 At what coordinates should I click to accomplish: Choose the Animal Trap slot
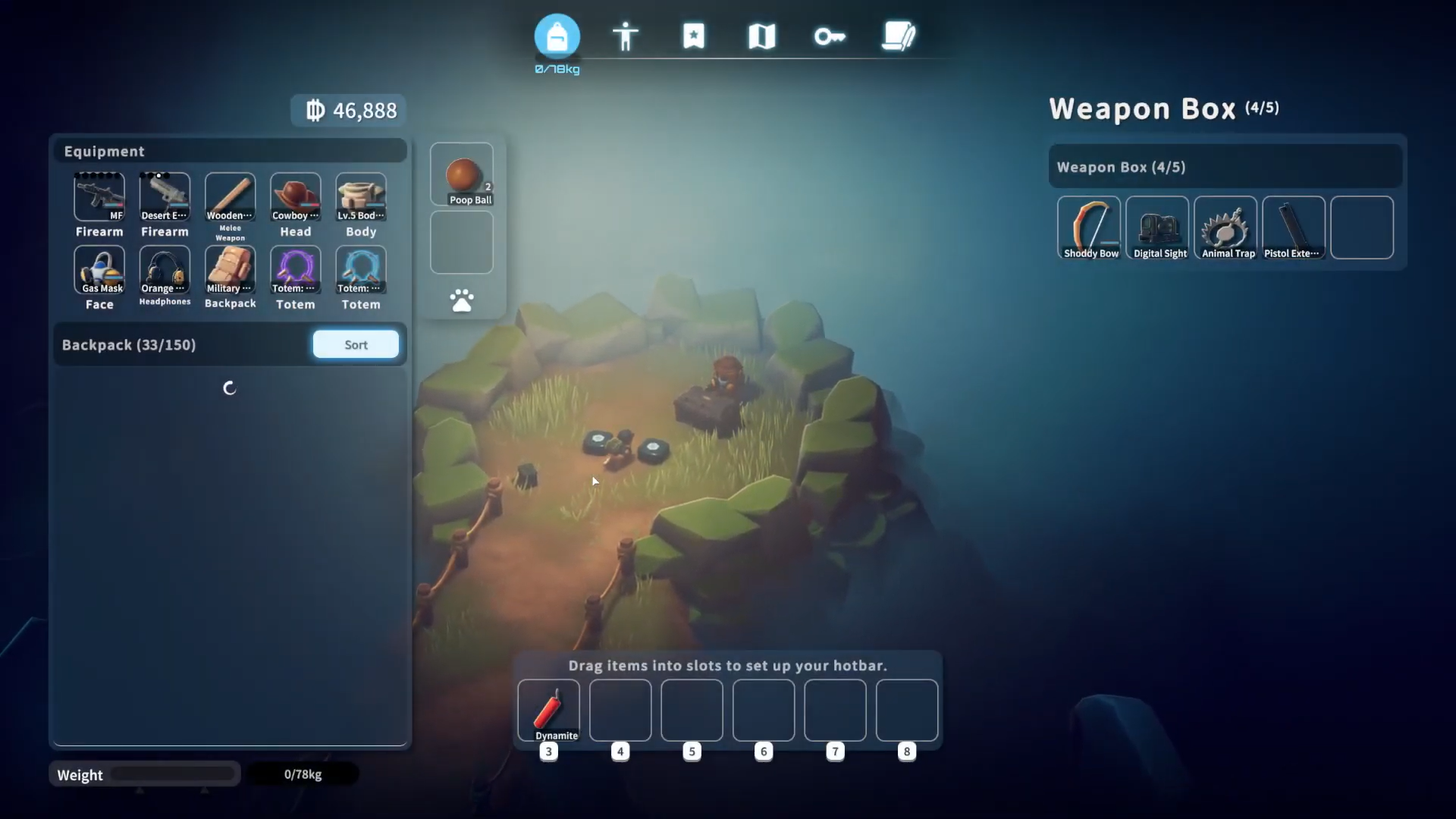coord(1225,227)
